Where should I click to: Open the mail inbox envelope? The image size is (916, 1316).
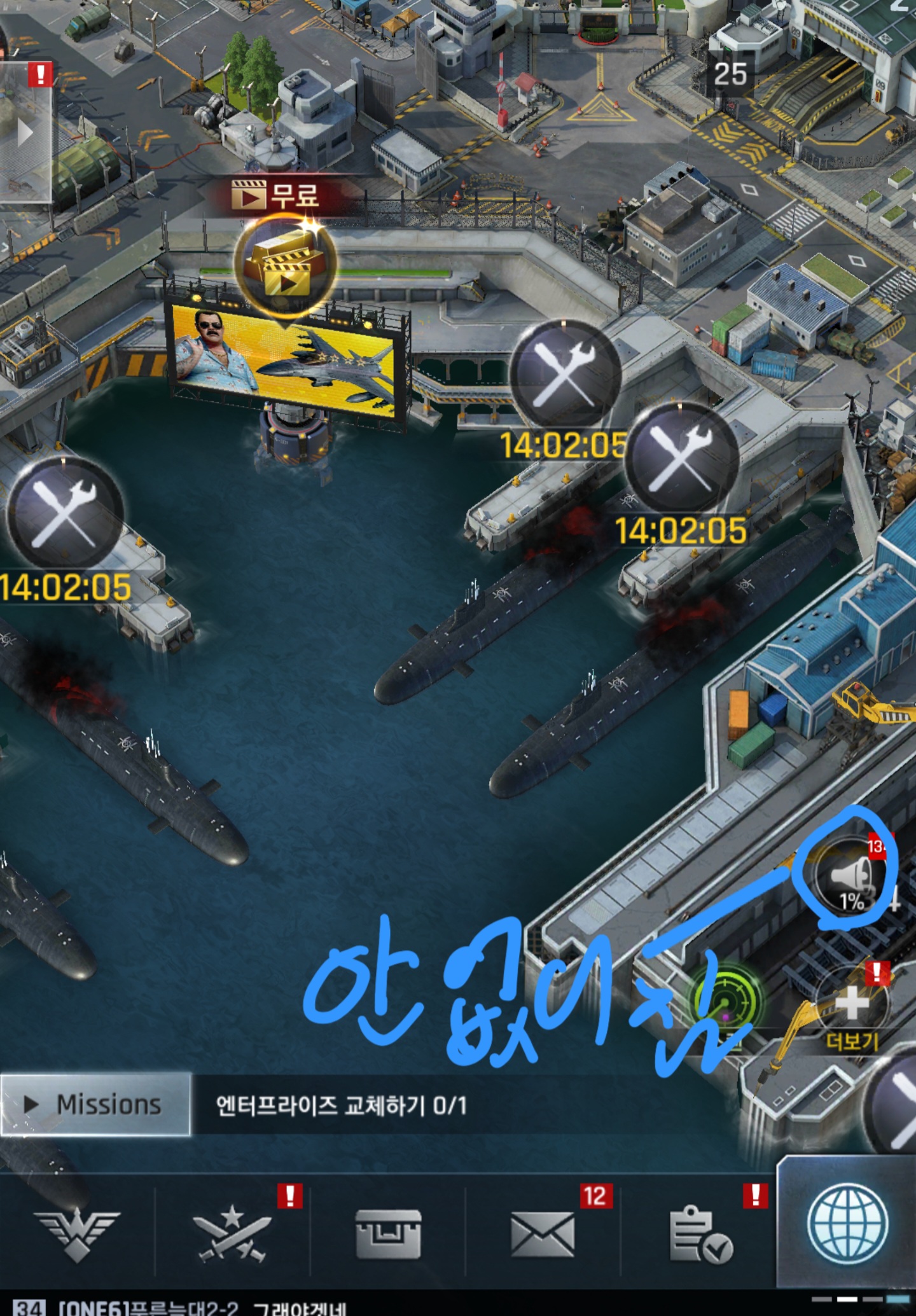tap(543, 1233)
